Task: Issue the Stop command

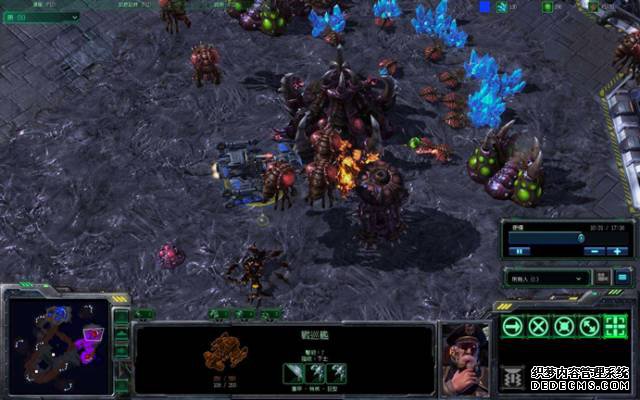Action: pos(538,326)
